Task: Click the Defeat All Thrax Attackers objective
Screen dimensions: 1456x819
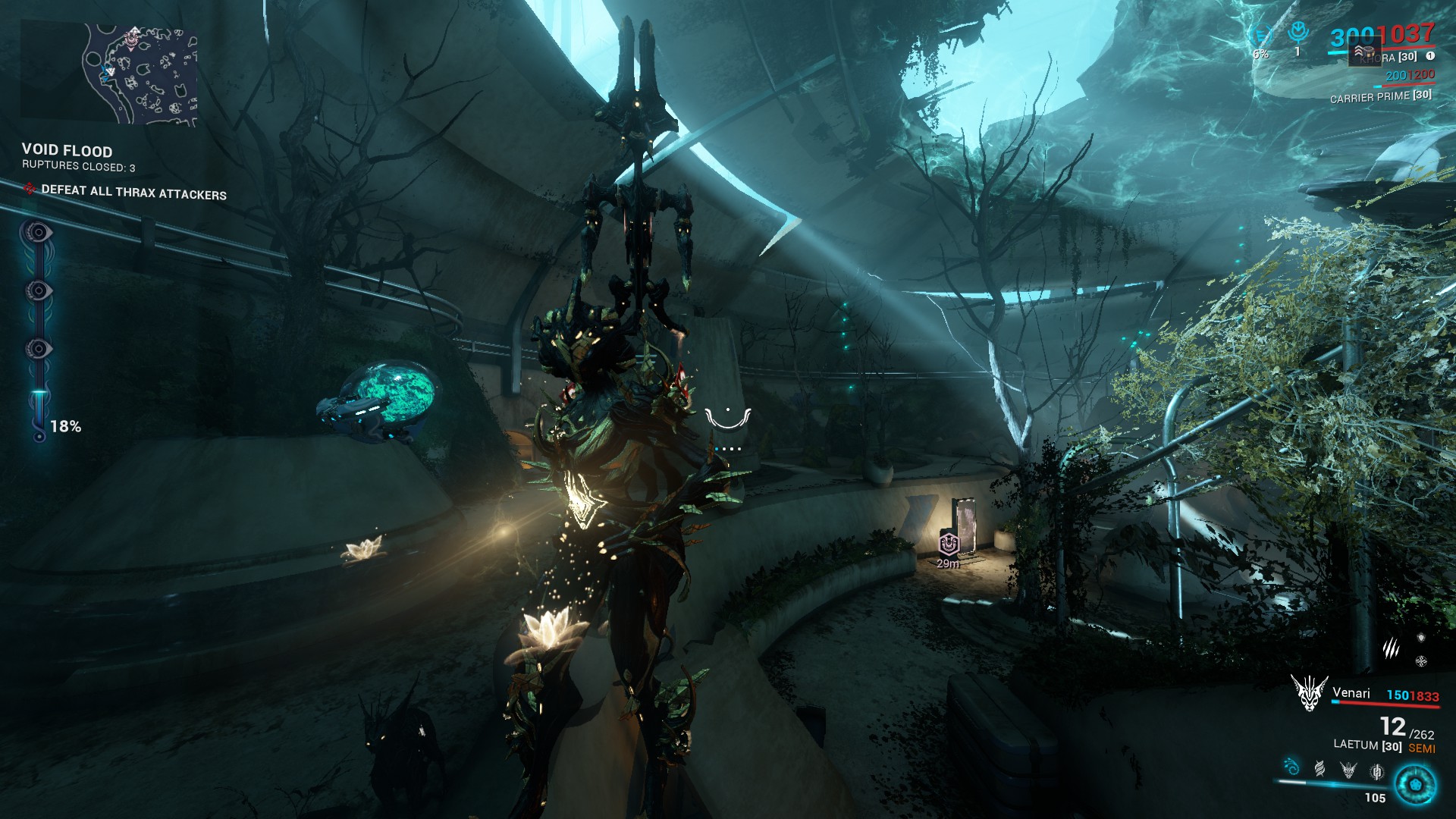Action: point(133,192)
